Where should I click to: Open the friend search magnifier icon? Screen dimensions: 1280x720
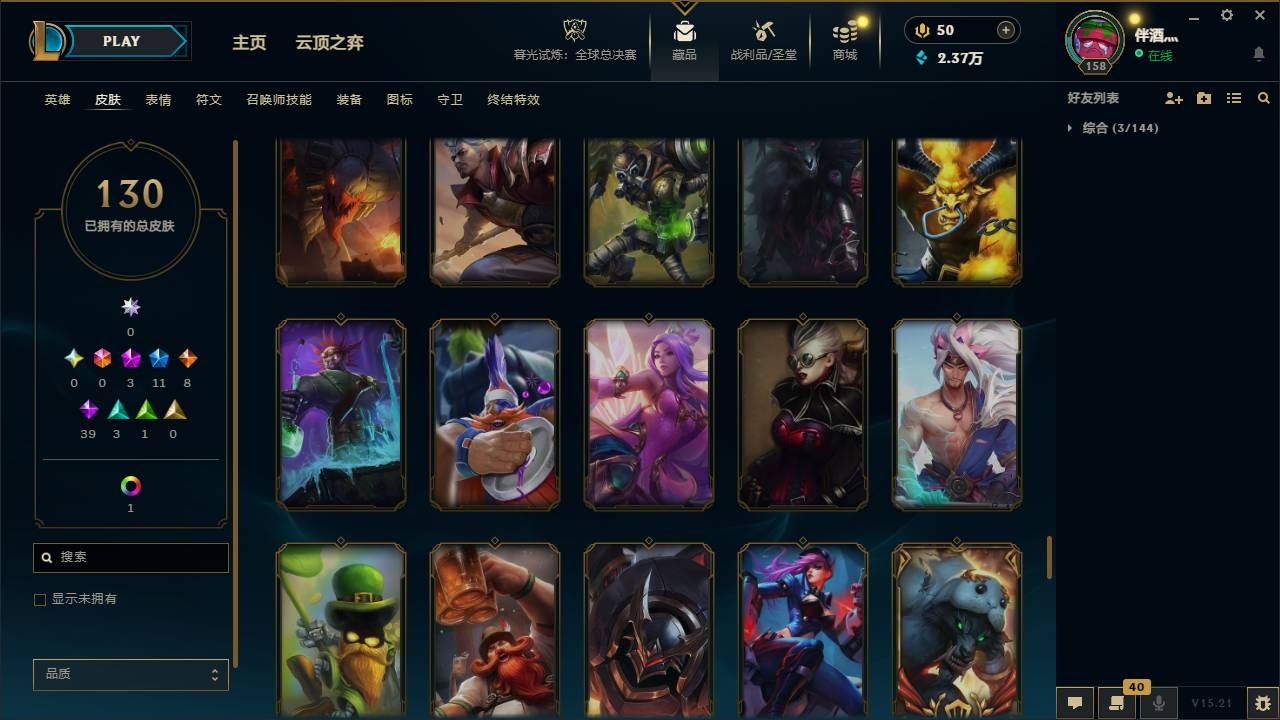pyautogui.click(x=1264, y=97)
